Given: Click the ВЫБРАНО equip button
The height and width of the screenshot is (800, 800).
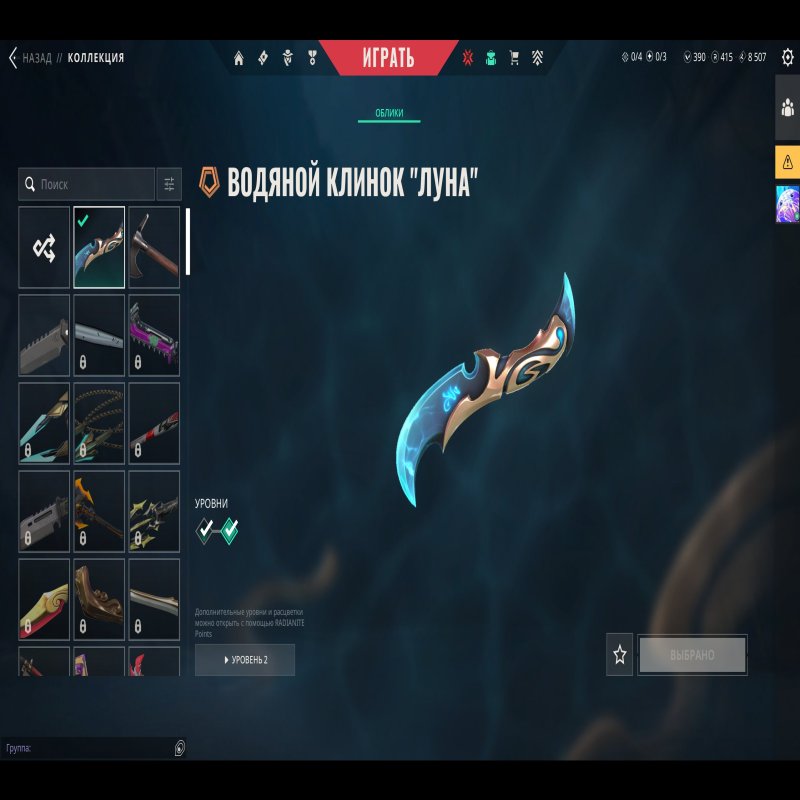Looking at the screenshot, I should [x=692, y=655].
